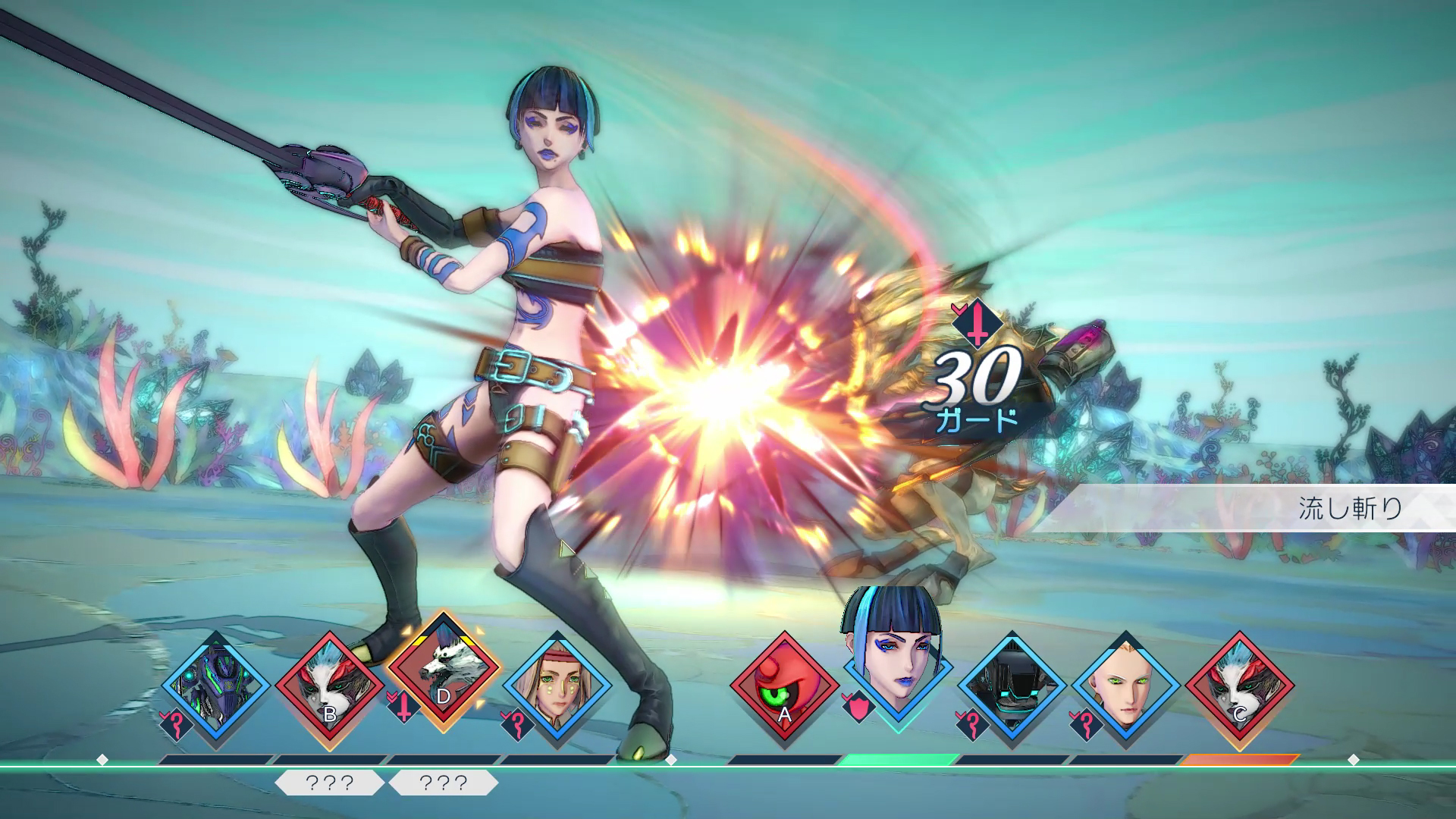Image resolution: width=1456 pixels, height=819 pixels.
Task: Select the blonde man ally portrait
Action: pyautogui.click(x=1125, y=689)
